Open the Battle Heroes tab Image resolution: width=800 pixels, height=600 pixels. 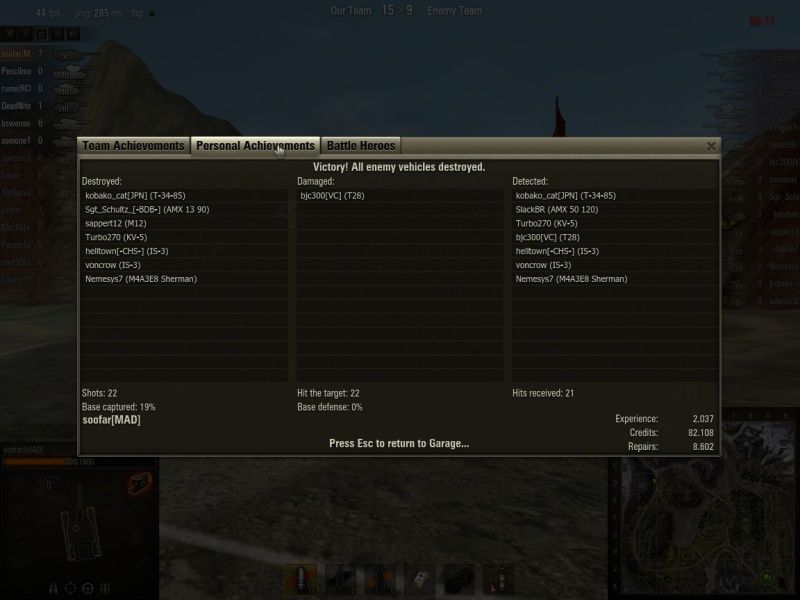pyautogui.click(x=362, y=146)
